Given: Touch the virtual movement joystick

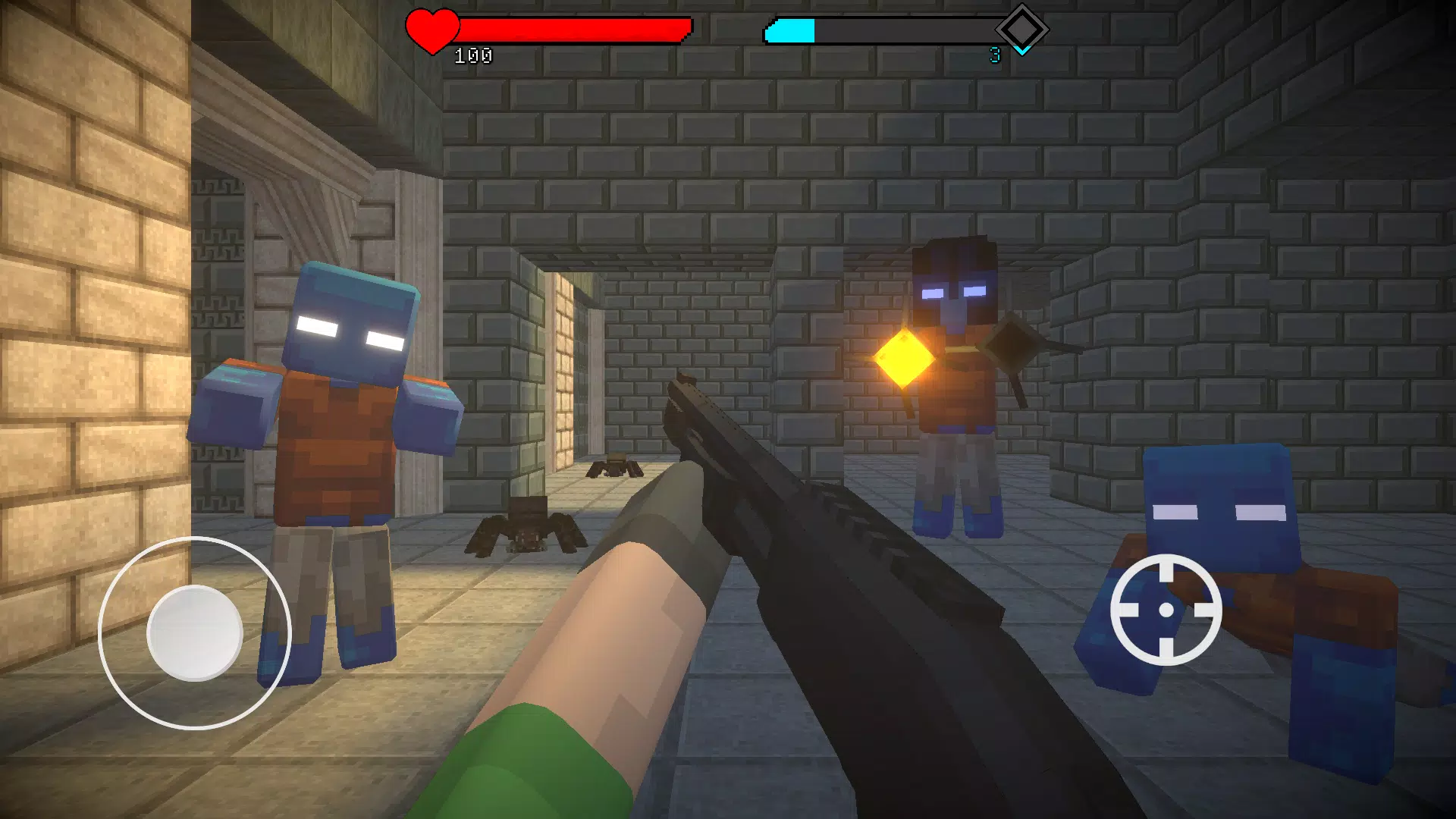Looking at the screenshot, I should tap(195, 632).
